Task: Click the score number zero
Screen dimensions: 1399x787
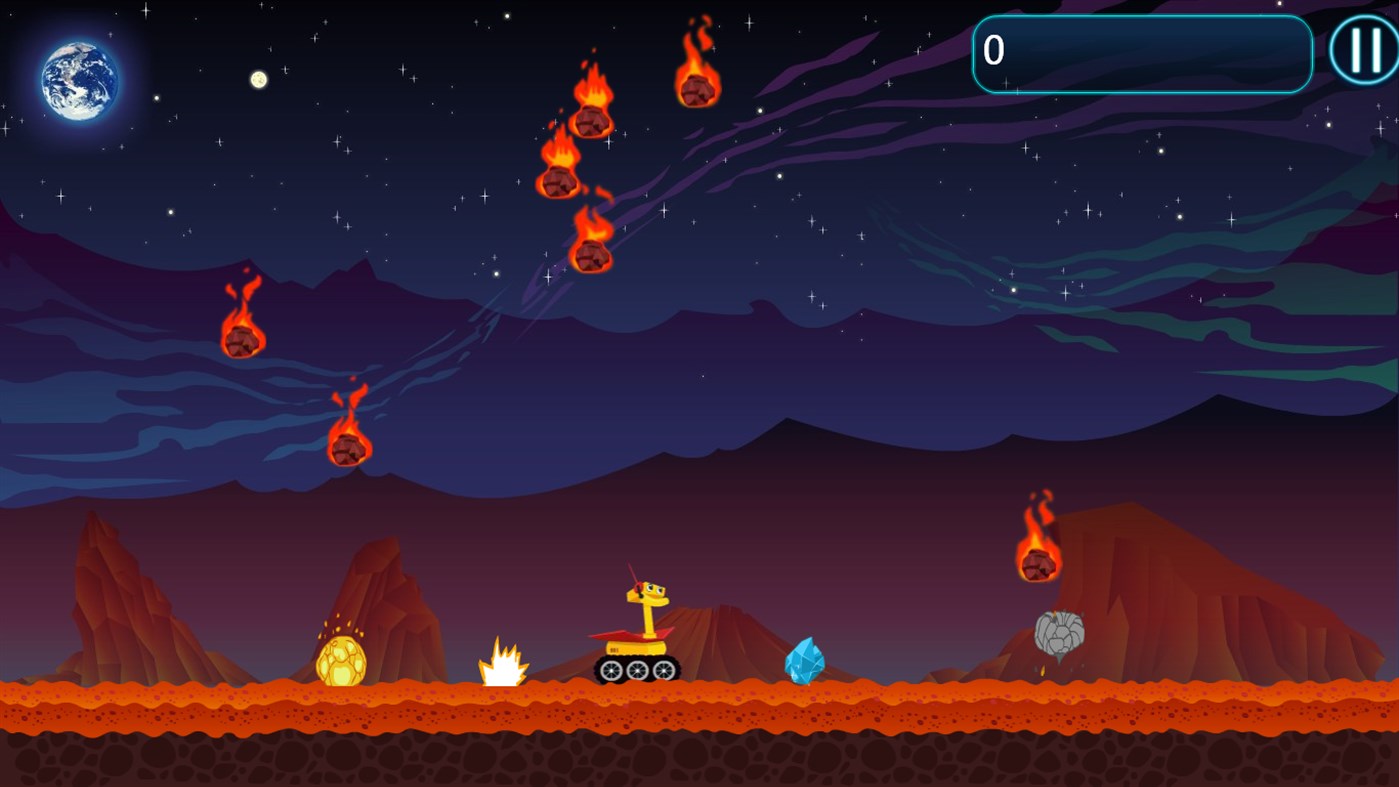Action: pos(992,51)
